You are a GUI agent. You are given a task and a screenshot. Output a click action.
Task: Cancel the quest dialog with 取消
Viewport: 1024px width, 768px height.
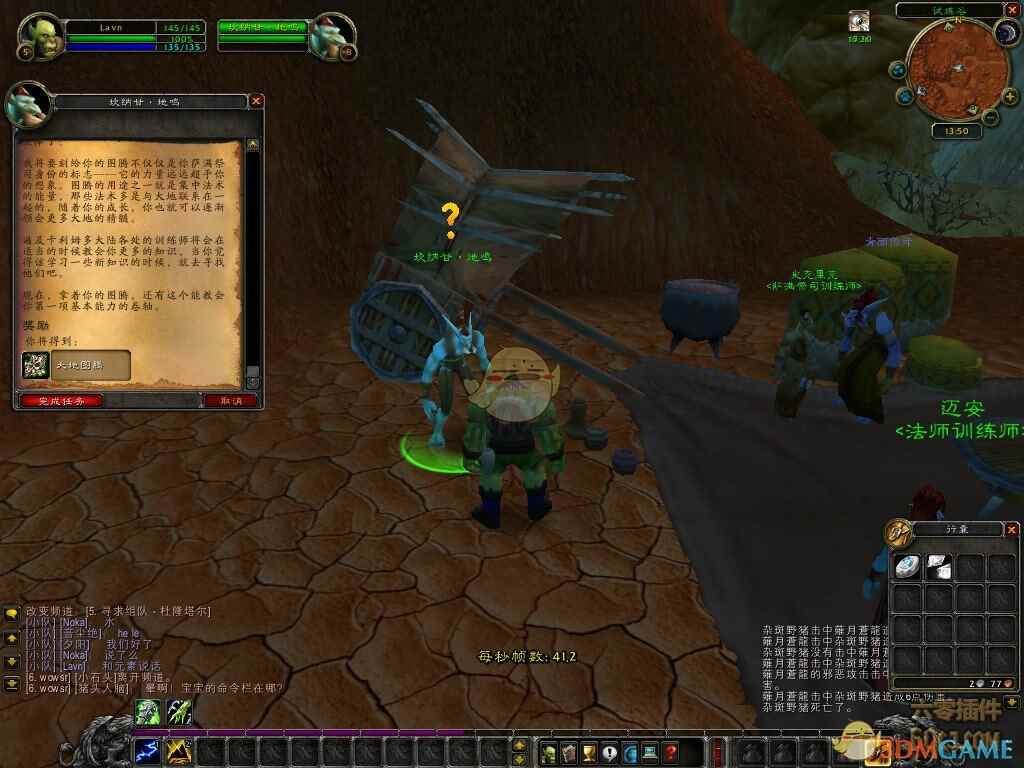[x=231, y=400]
